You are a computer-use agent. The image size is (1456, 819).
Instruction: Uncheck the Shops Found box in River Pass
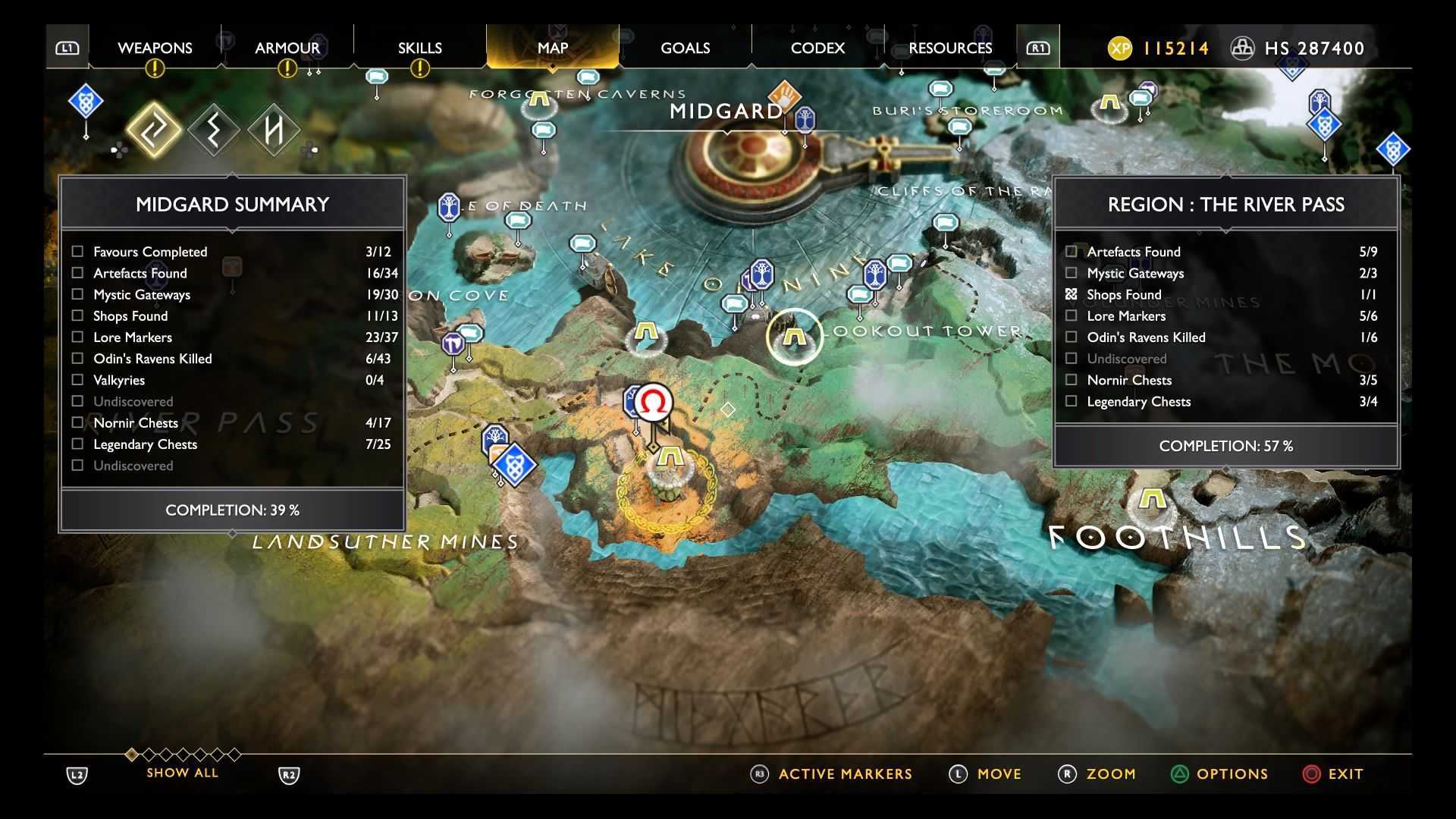(x=1071, y=294)
